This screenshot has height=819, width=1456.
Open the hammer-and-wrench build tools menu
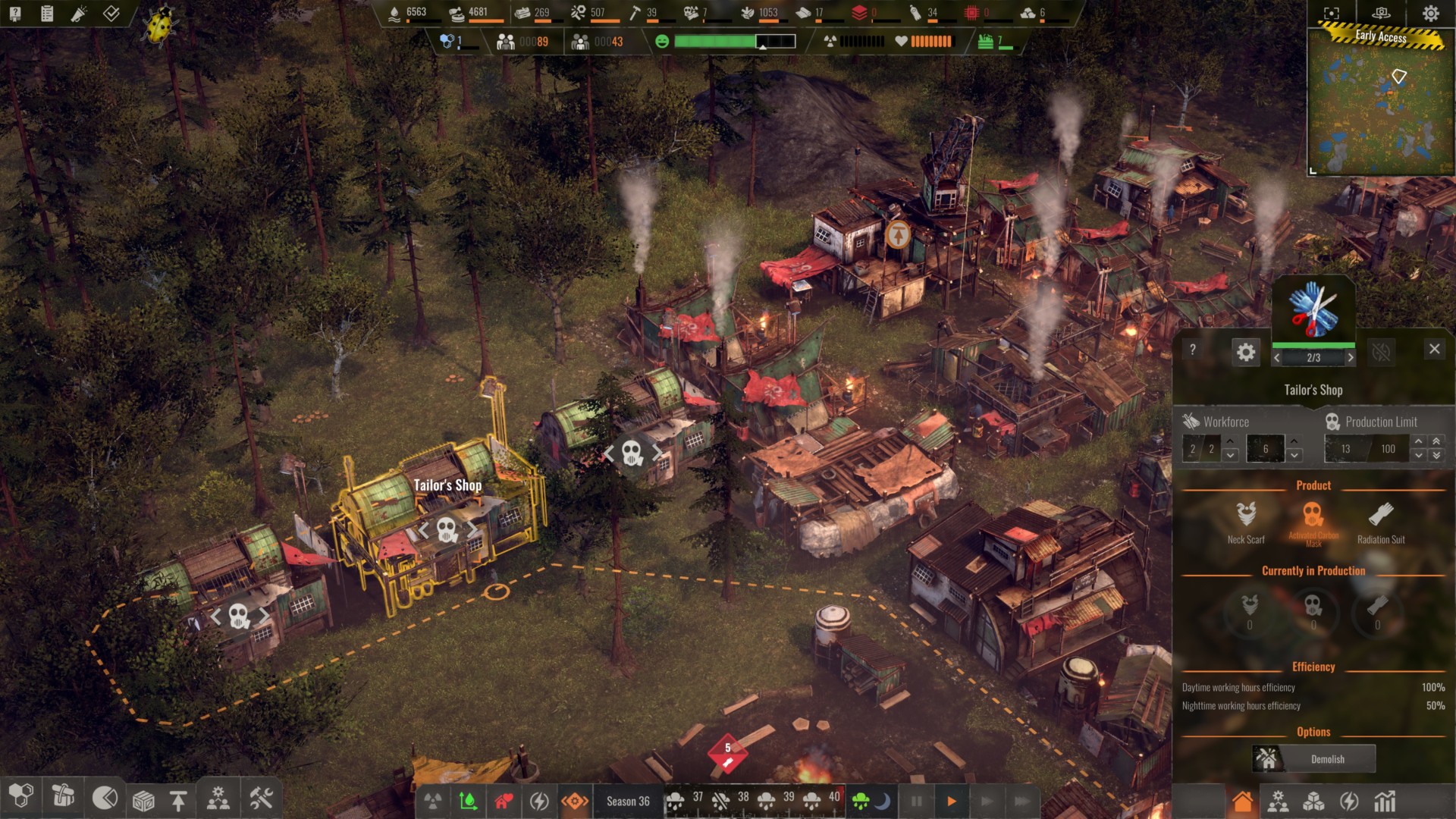click(x=261, y=799)
